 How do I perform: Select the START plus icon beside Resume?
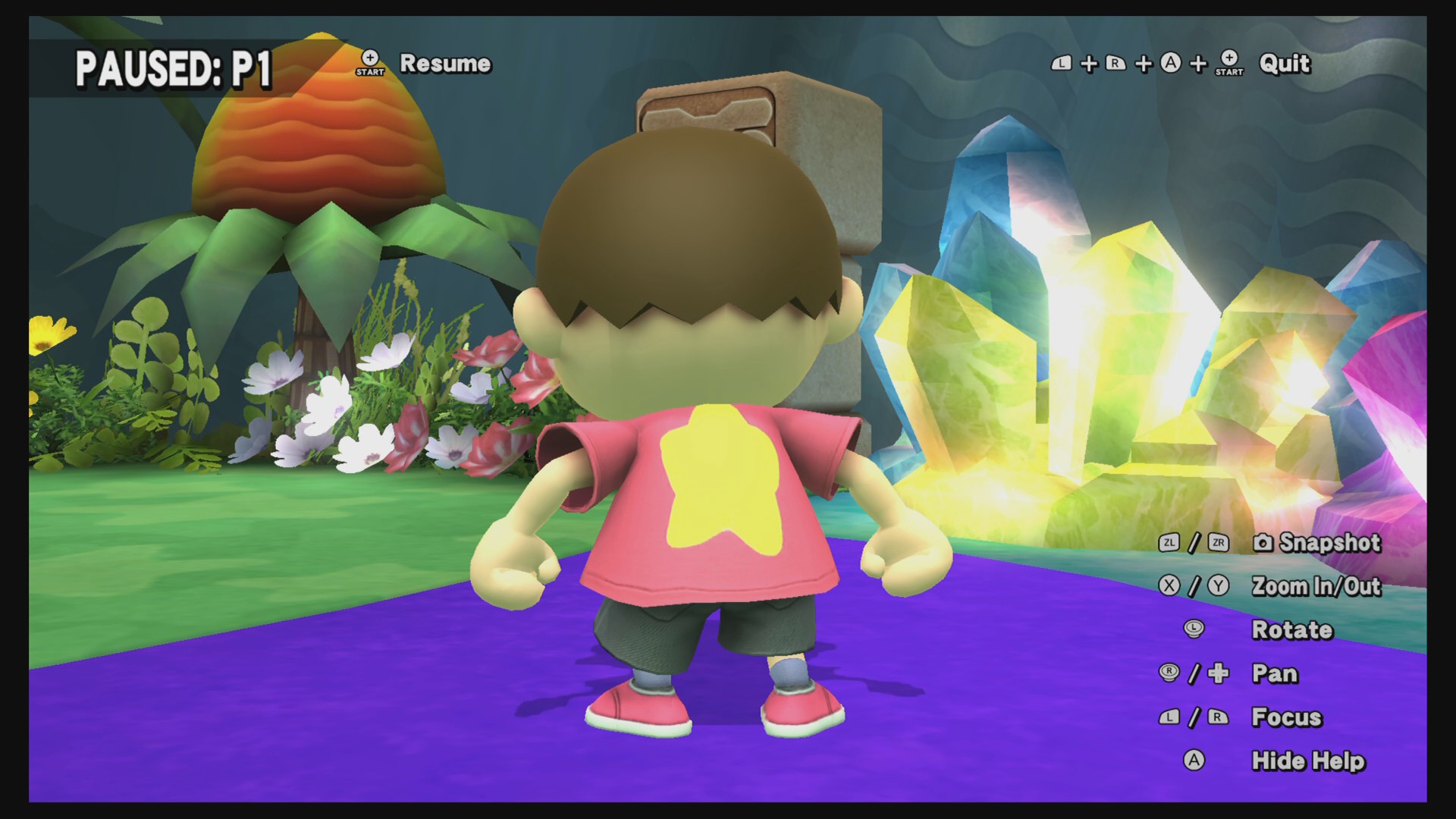[x=370, y=64]
